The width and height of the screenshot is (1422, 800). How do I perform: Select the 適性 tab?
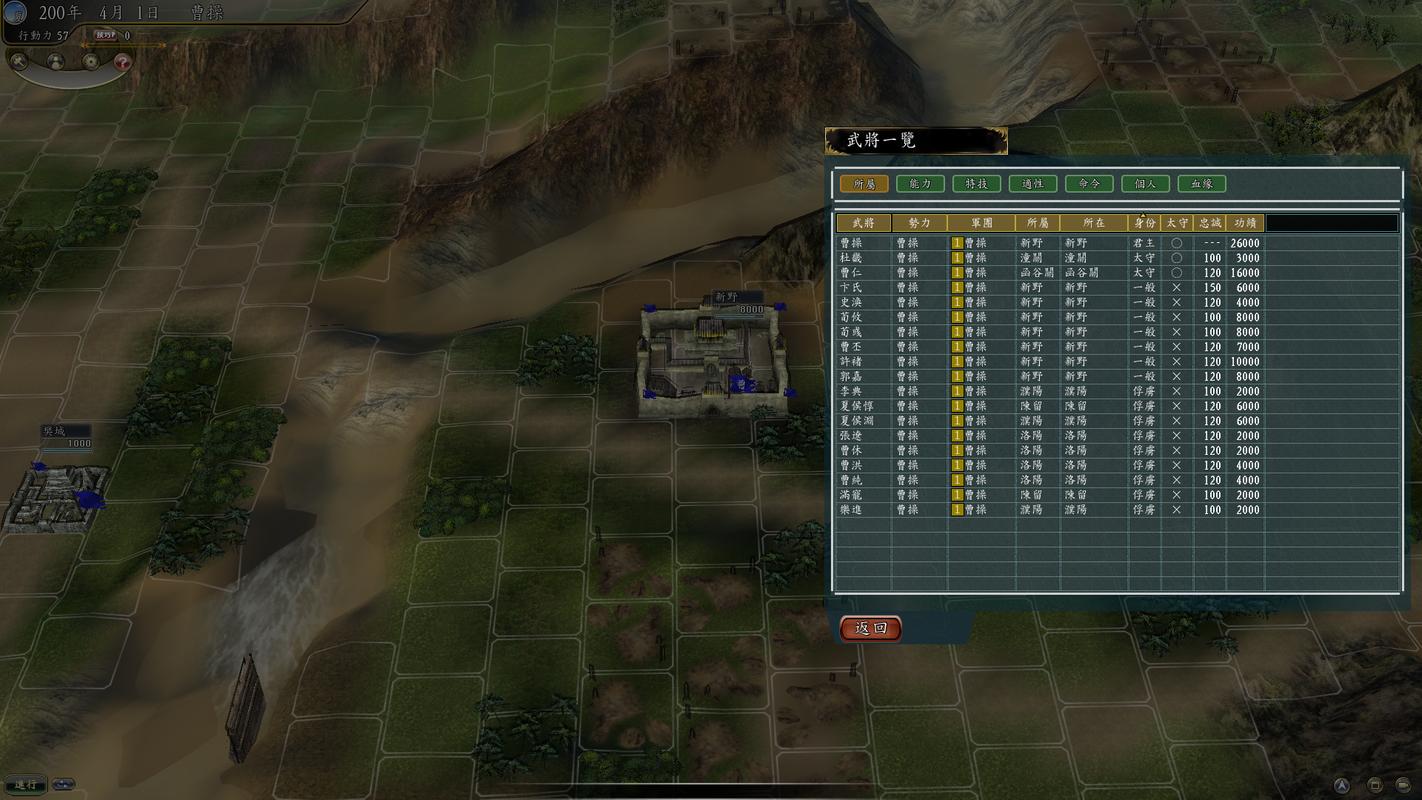(1033, 184)
